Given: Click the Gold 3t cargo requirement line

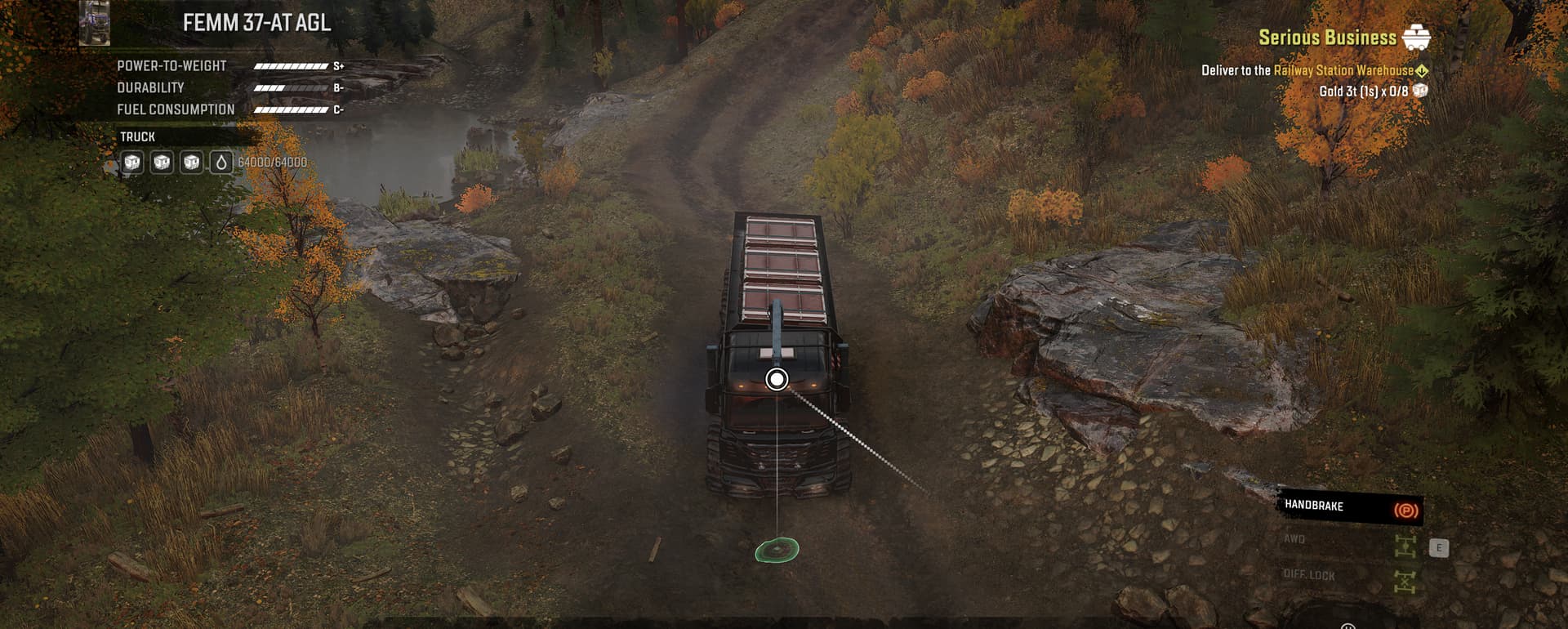Looking at the screenshot, I should (1363, 91).
